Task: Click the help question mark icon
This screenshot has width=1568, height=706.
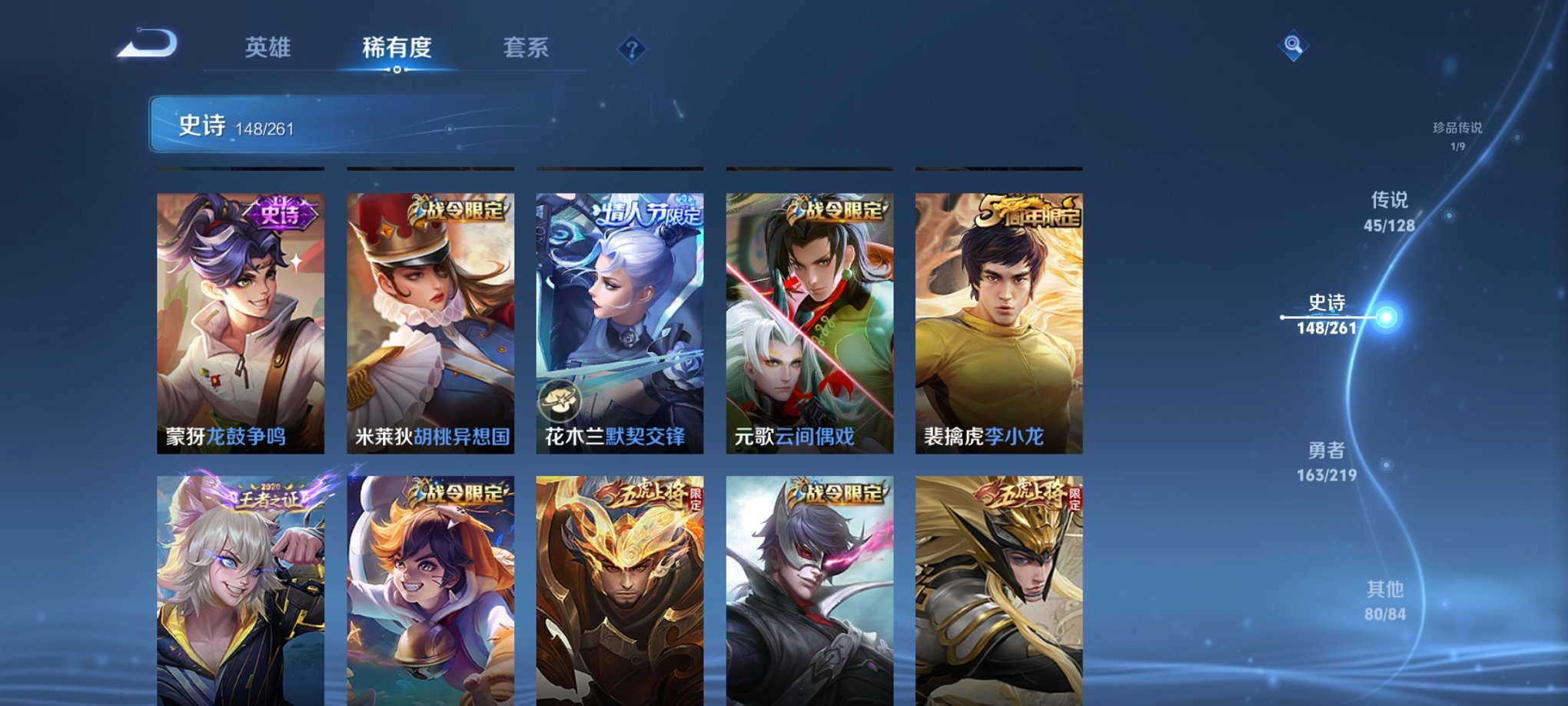Action: [x=632, y=50]
